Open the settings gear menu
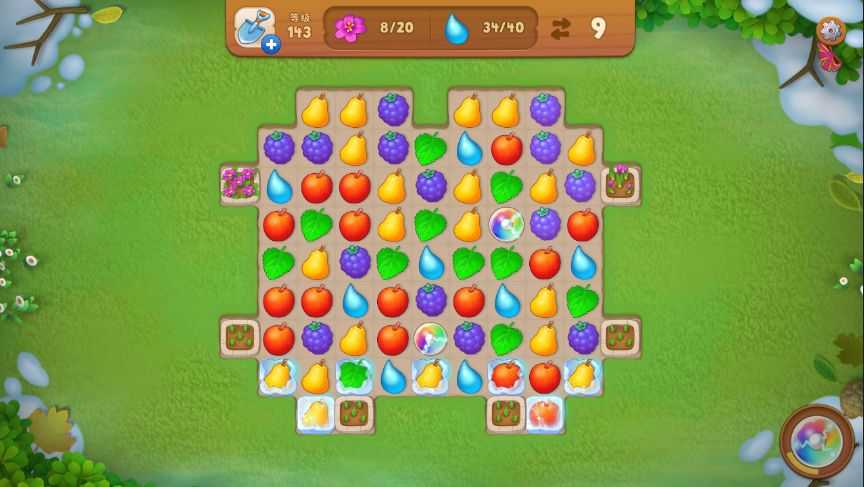Screen dimensions: 864x487 coord(830,31)
